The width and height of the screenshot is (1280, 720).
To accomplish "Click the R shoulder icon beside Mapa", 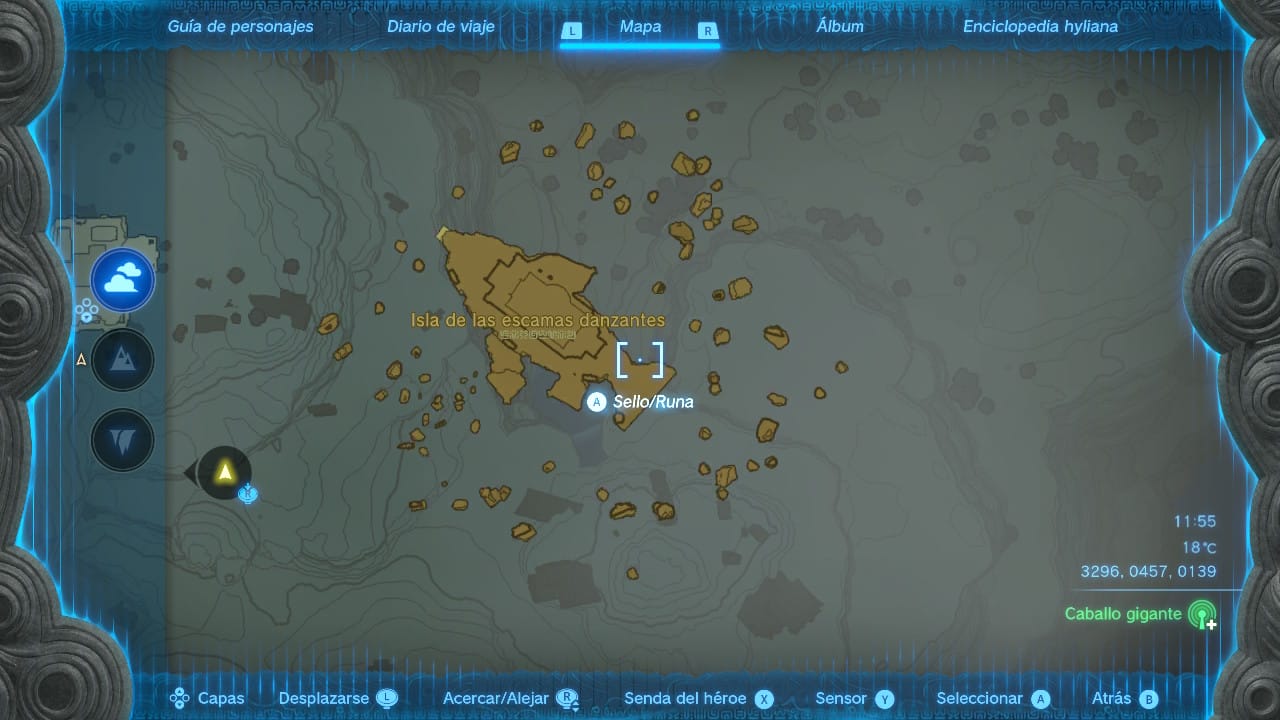I will (x=709, y=31).
